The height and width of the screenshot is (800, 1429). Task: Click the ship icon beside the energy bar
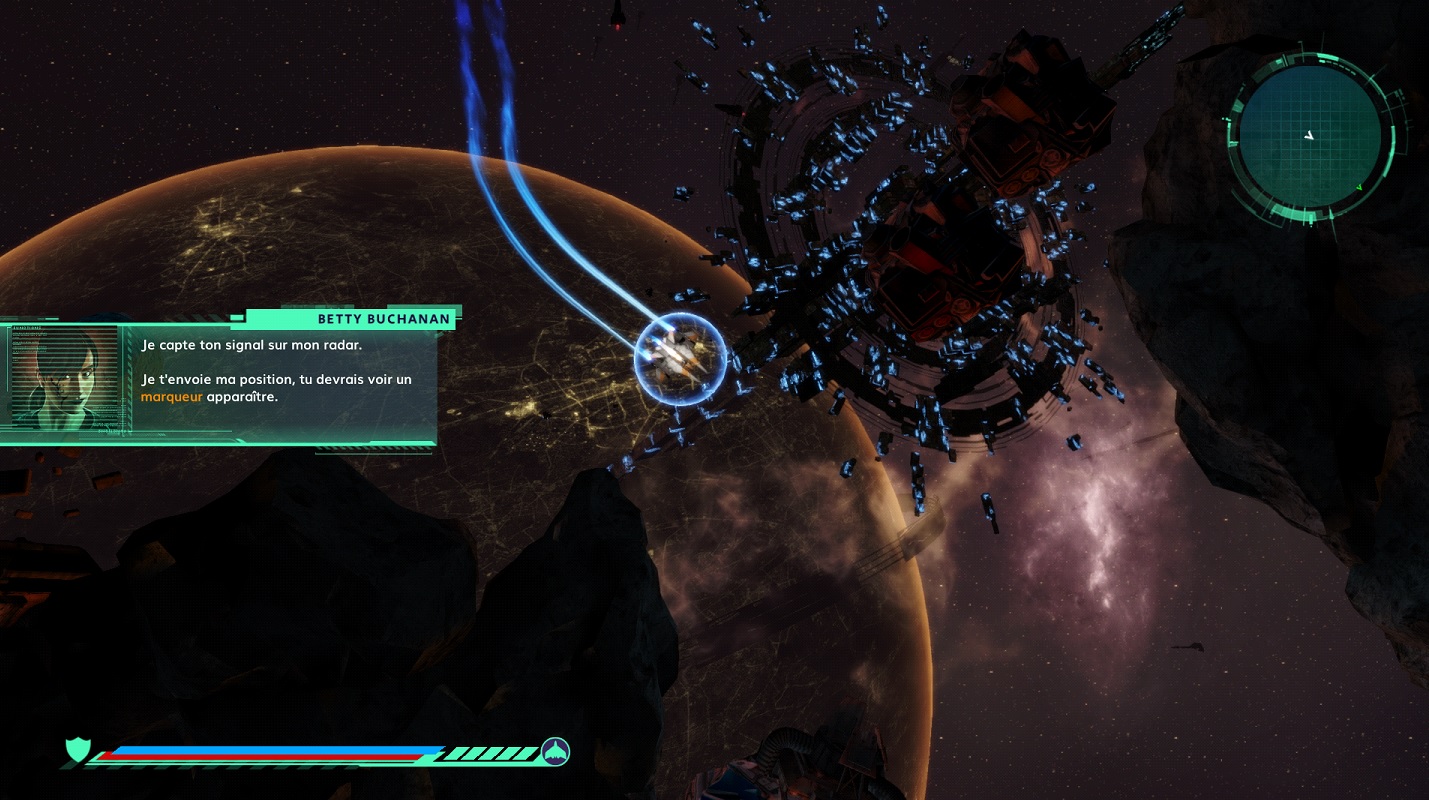[x=555, y=750]
